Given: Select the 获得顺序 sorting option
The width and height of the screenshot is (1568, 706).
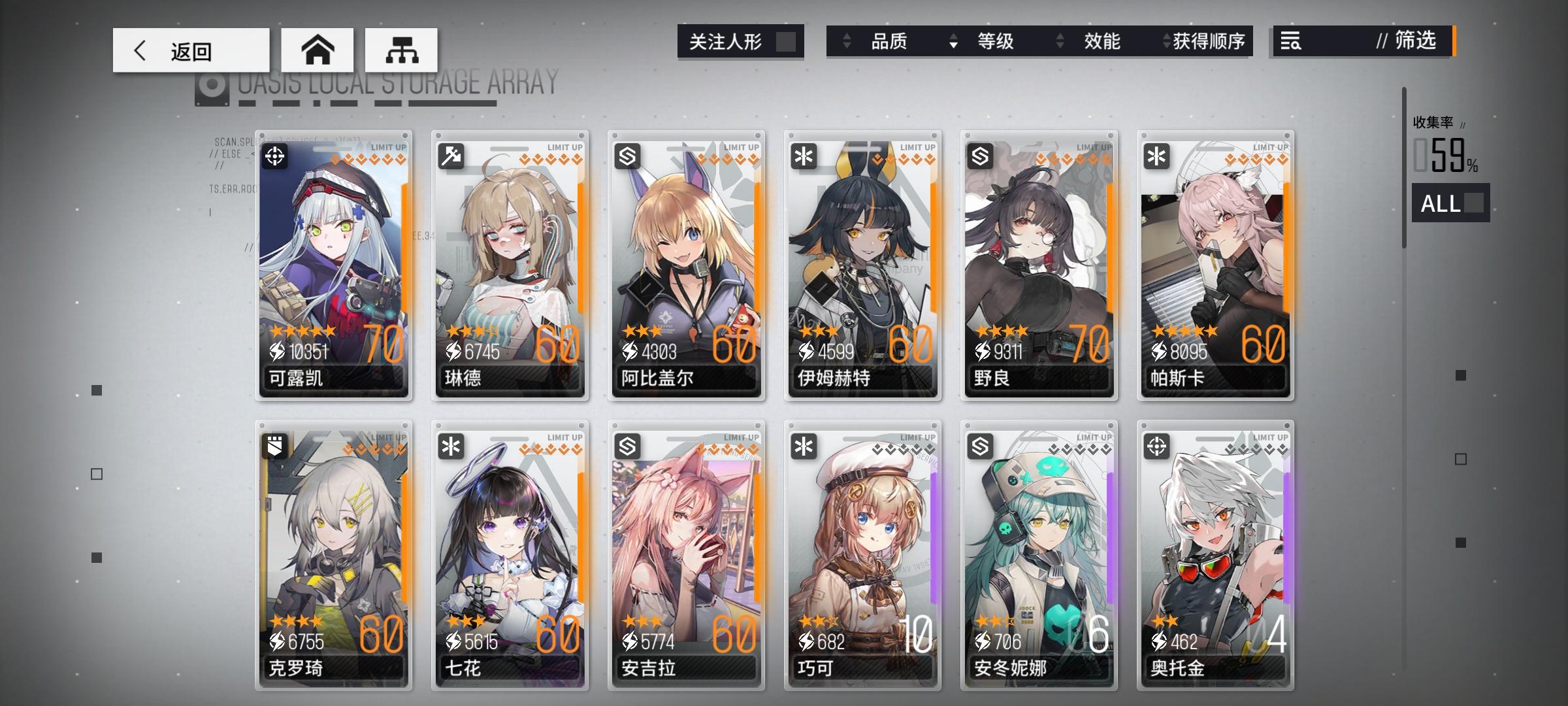Looking at the screenshot, I should point(1213,42).
